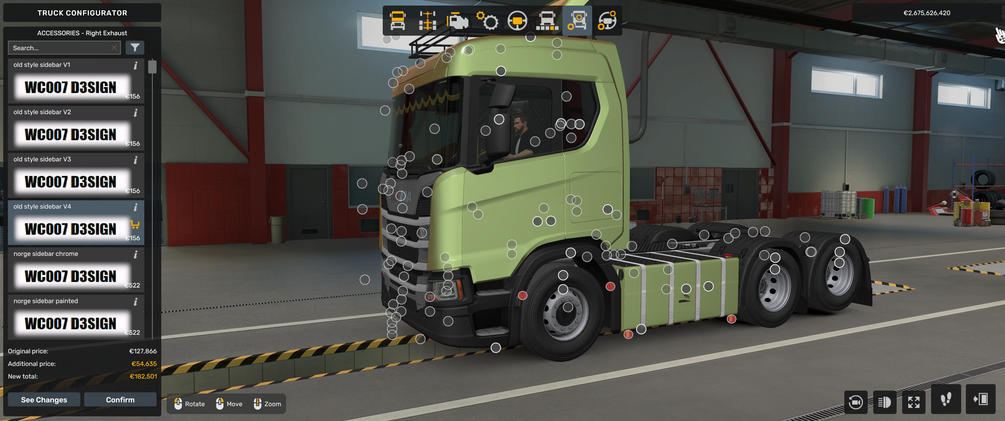Screen dimensions: 1005x421
Task: Switch to the truck cabin tab
Action: (398, 21)
